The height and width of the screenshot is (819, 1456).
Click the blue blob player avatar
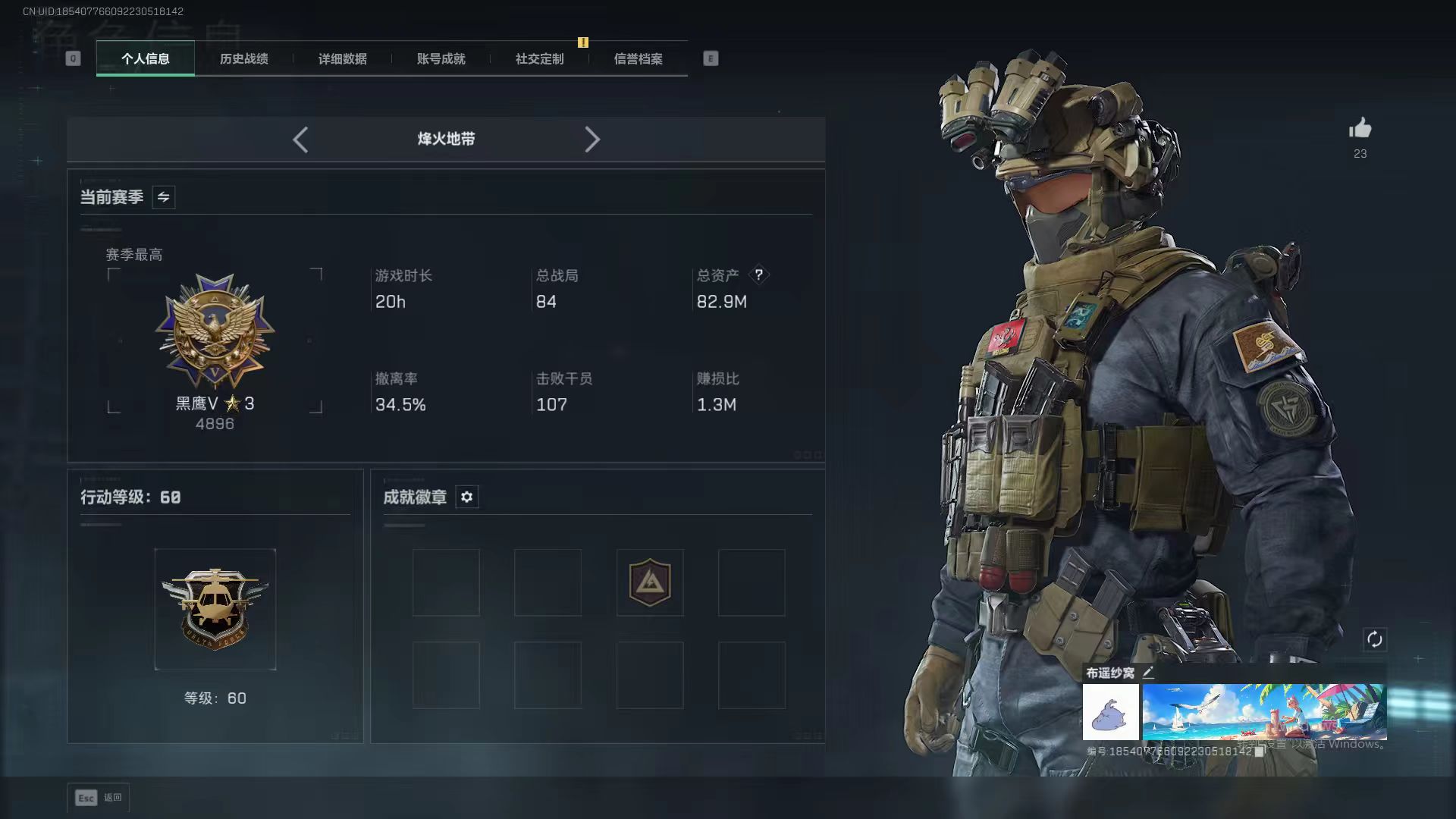pyautogui.click(x=1110, y=712)
